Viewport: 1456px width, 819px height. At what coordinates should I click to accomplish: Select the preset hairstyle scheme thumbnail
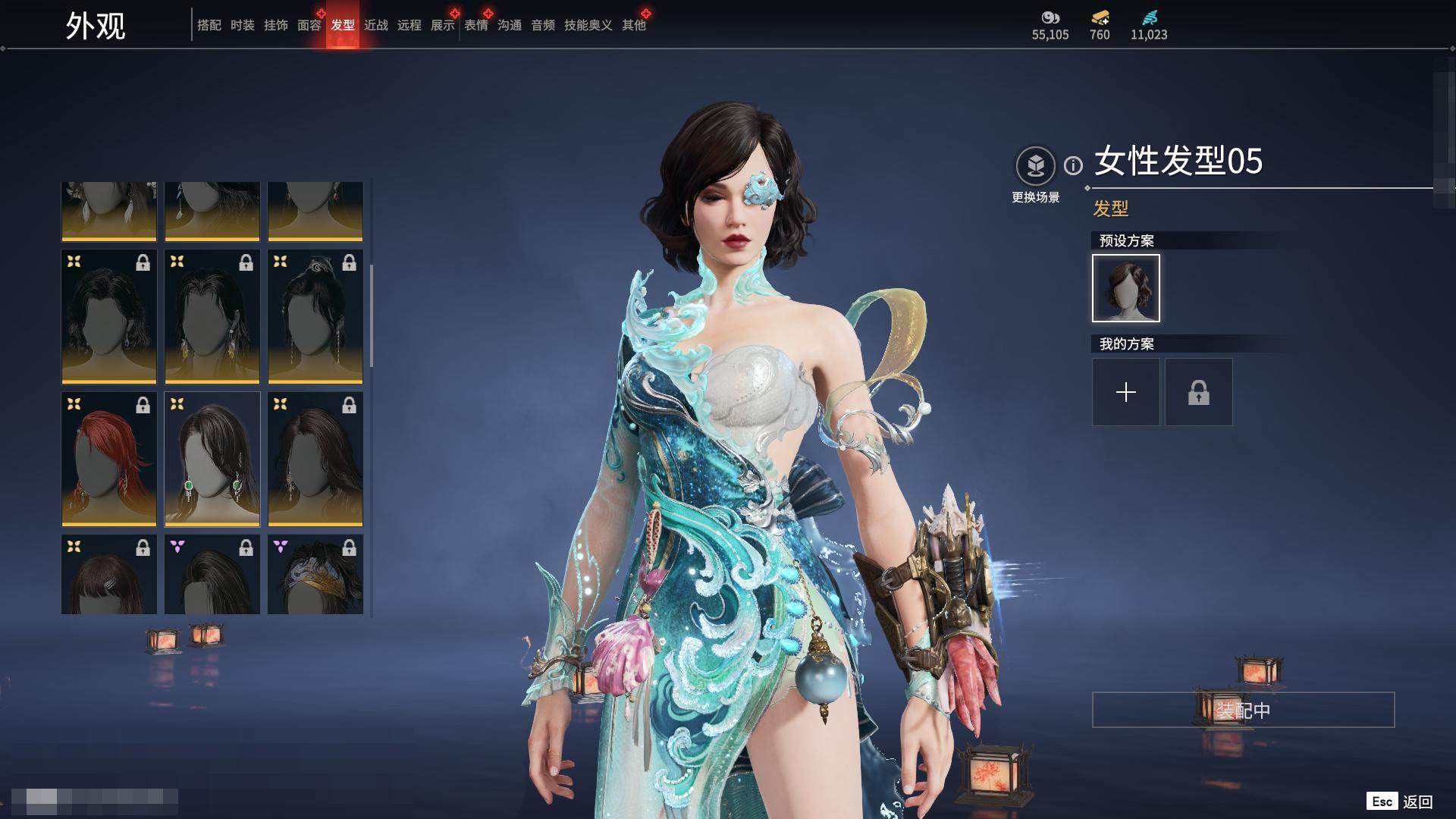click(x=1125, y=288)
